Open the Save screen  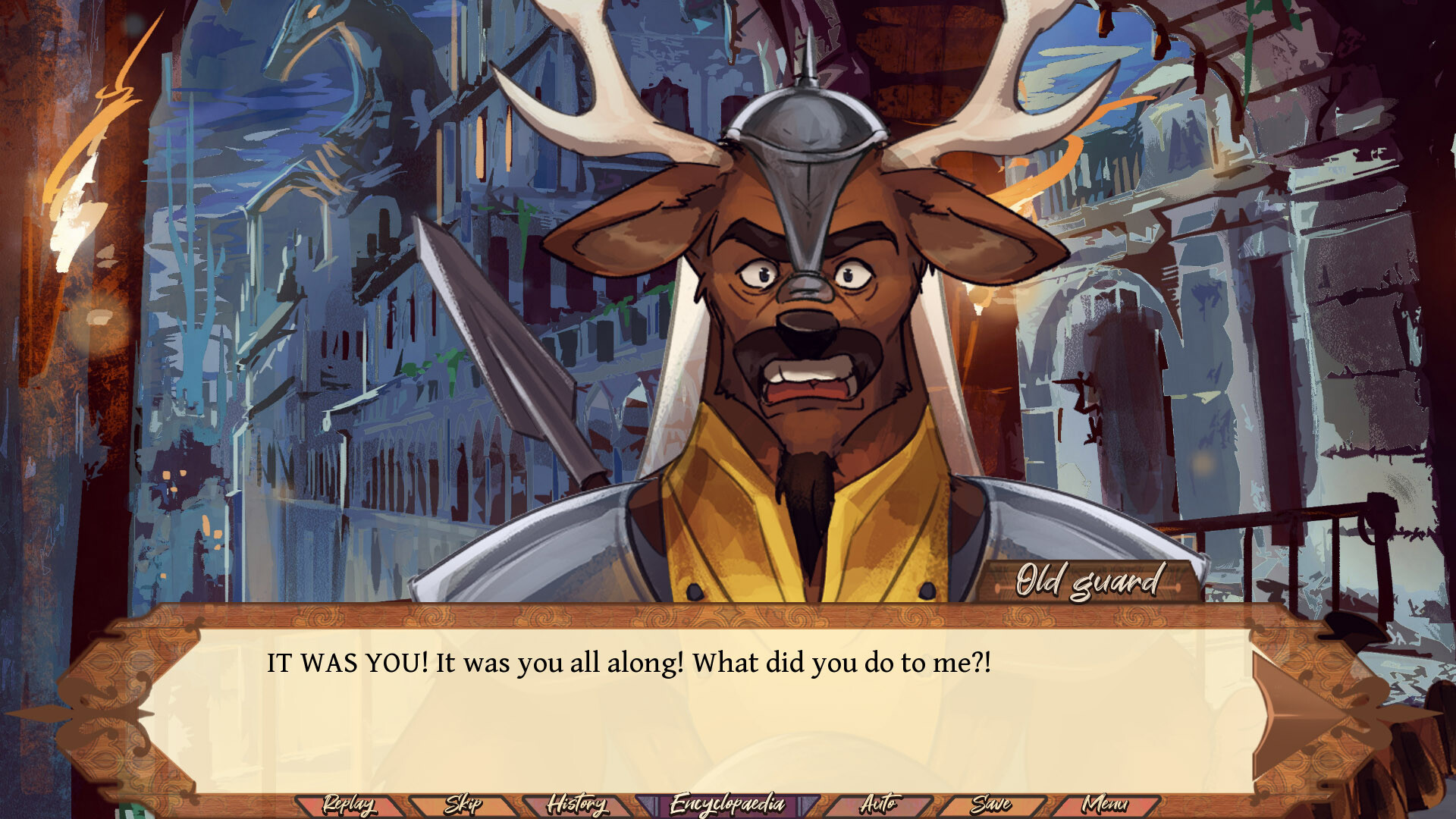point(994,802)
